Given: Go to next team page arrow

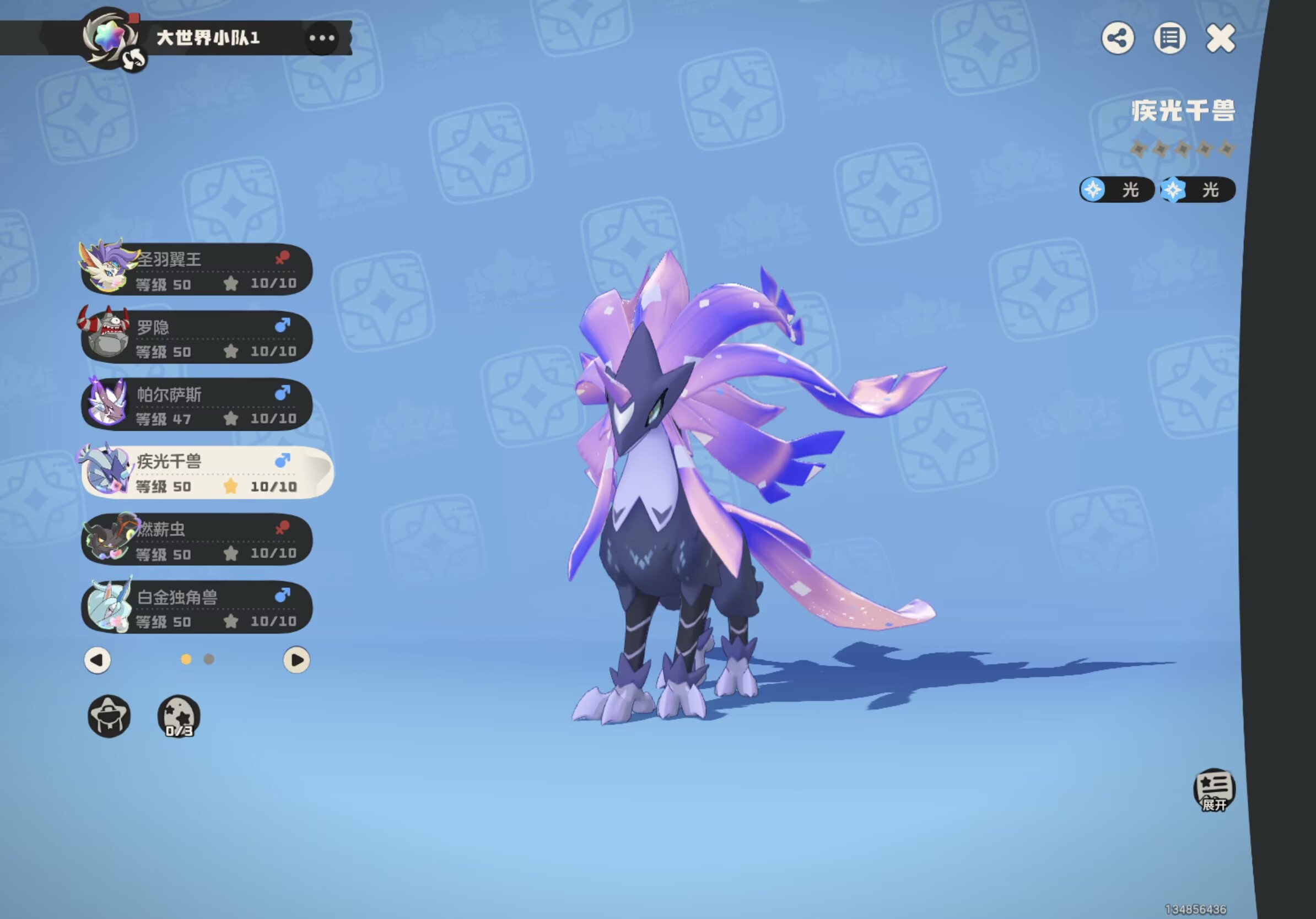Looking at the screenshot, I should [296, 660].
